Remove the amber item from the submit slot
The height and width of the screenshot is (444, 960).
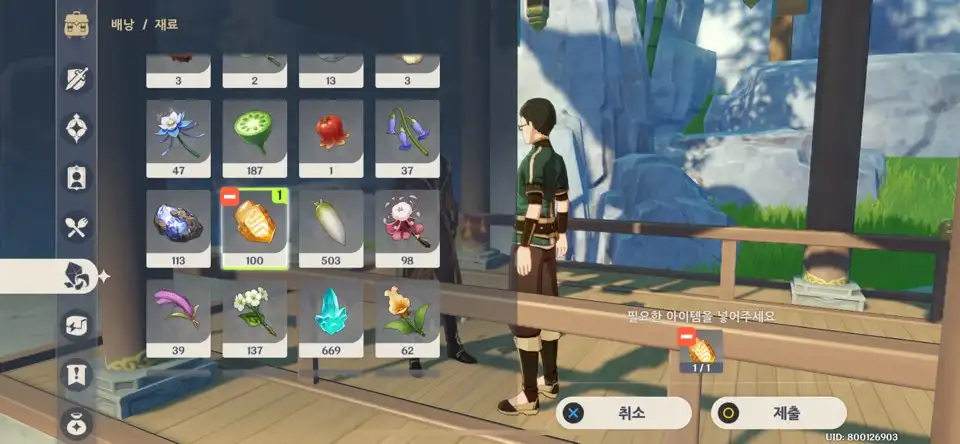pos(686,338)
